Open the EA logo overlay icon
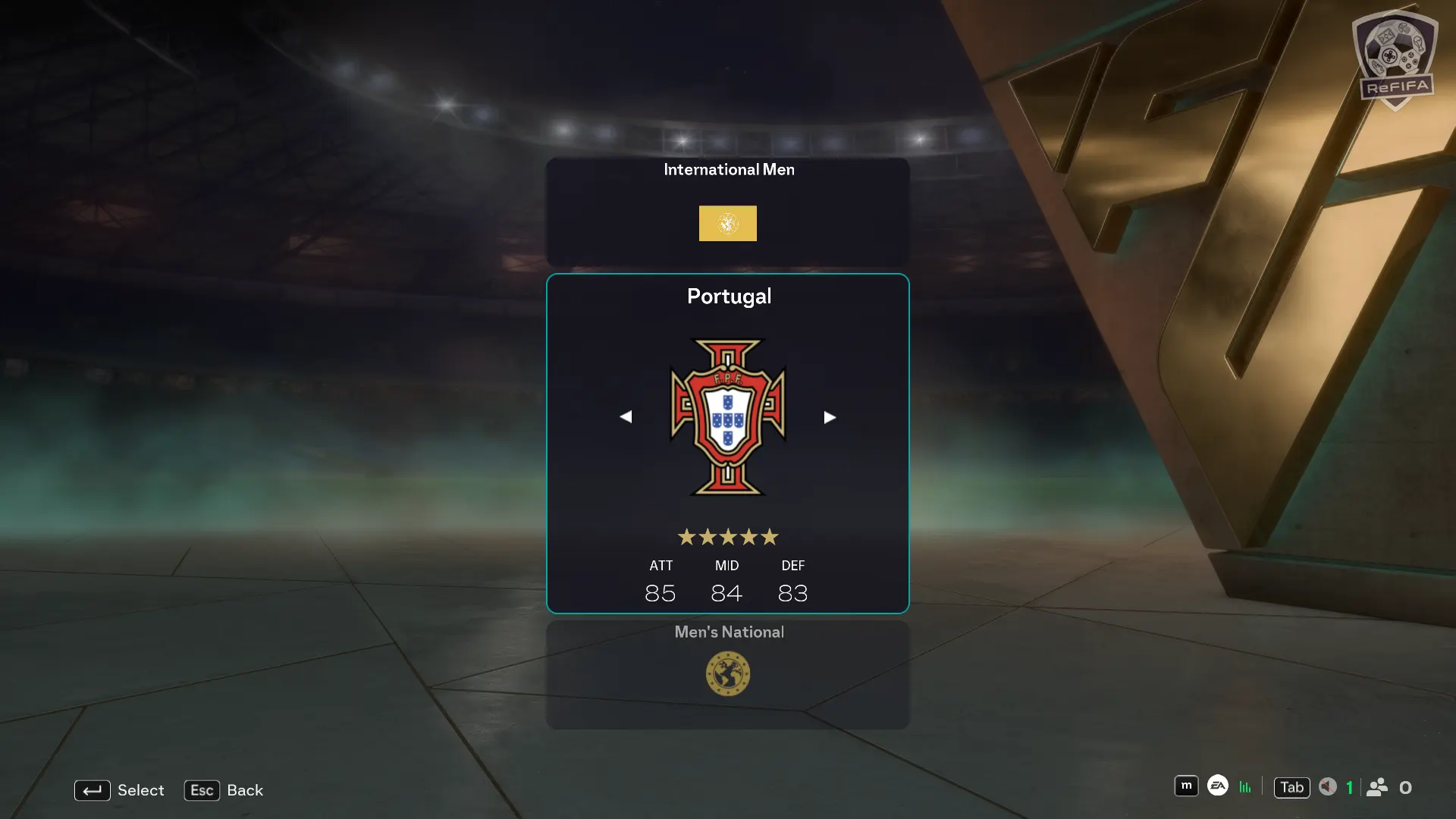This screenshot has width=1456, height=819. (1217, 786)
